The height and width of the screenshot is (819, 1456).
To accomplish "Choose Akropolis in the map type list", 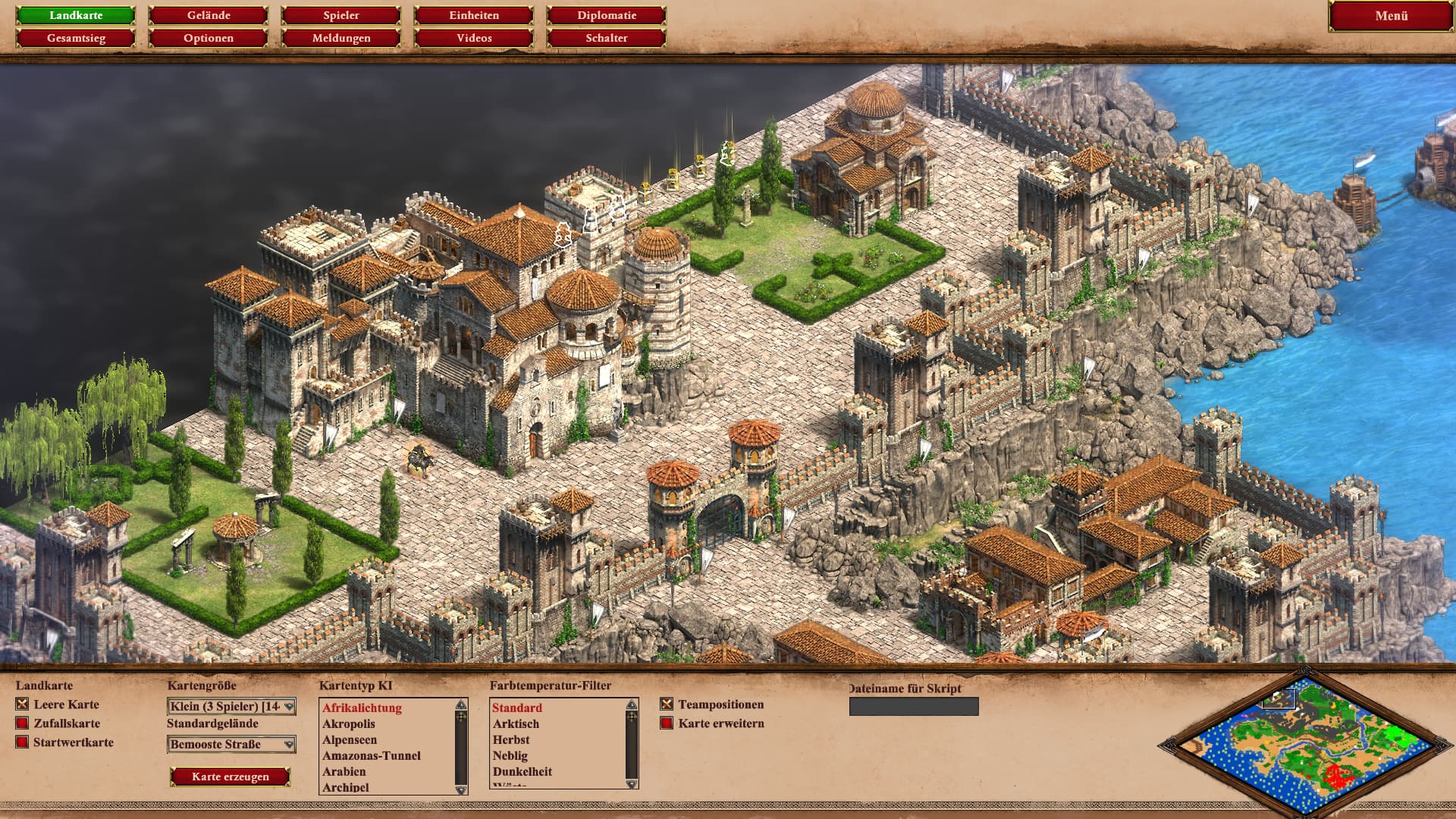I will coord(349,724).
